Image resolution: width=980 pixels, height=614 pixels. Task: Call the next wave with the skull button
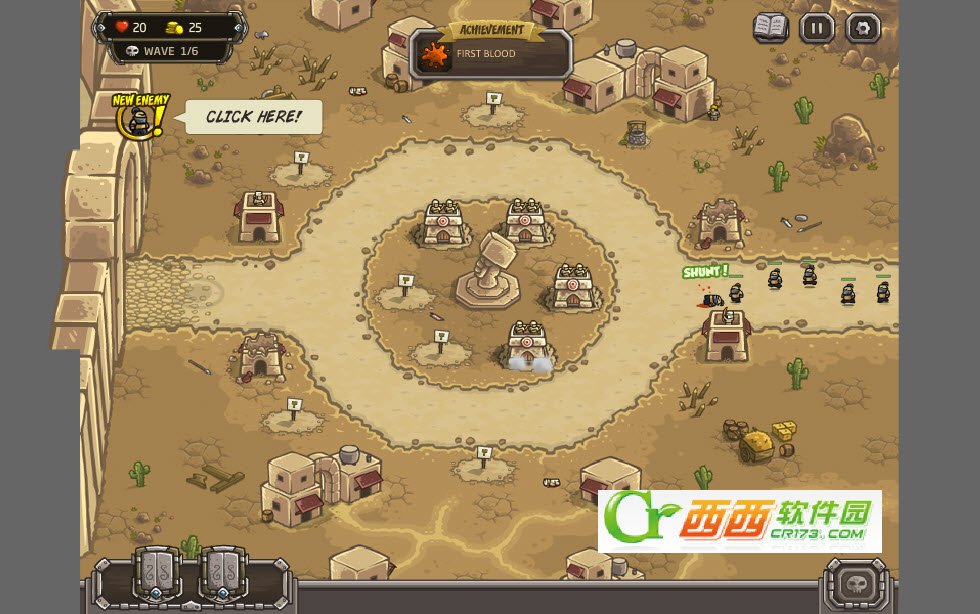[856, 584]
